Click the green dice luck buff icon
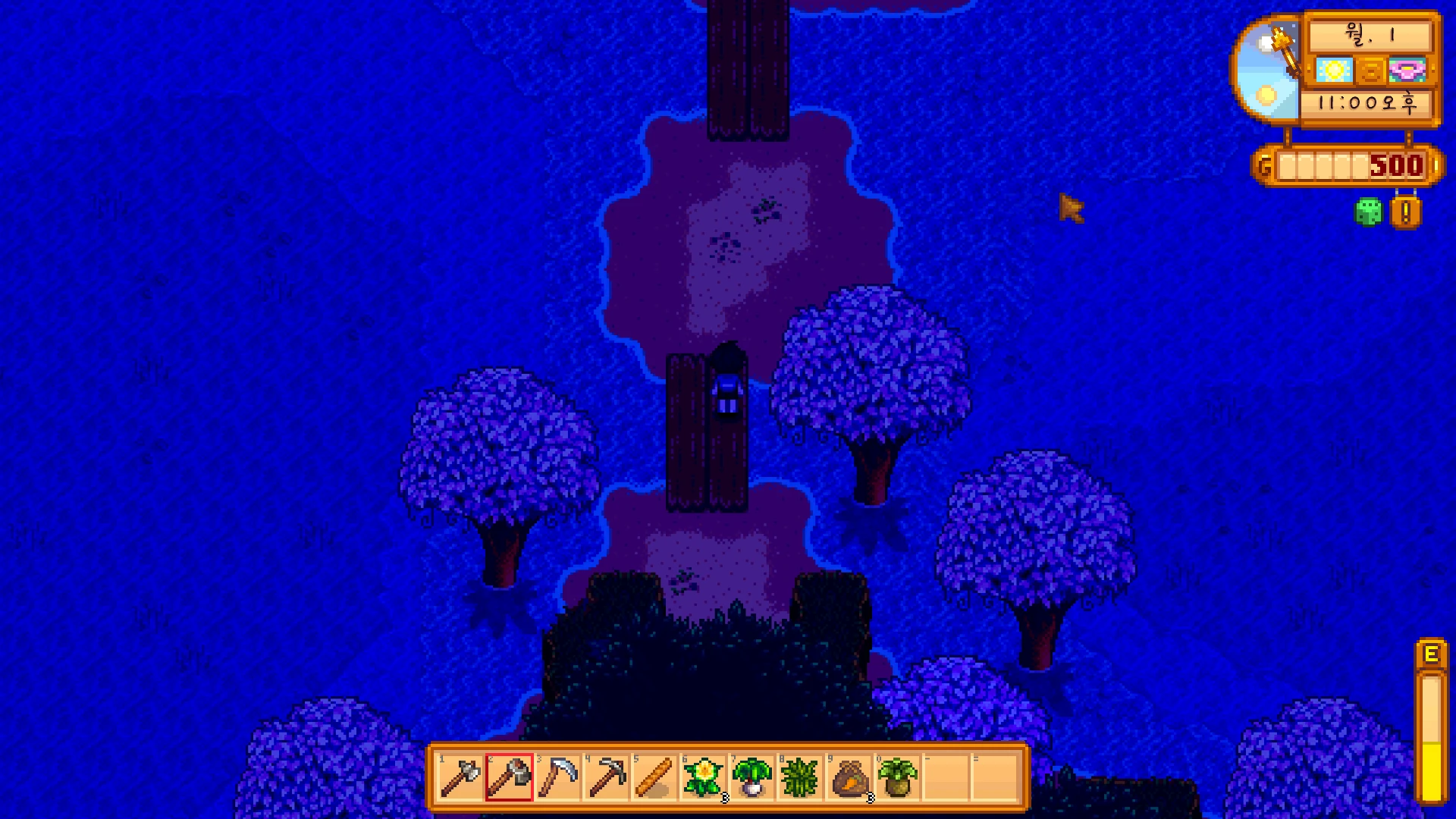 (1369, 212)
